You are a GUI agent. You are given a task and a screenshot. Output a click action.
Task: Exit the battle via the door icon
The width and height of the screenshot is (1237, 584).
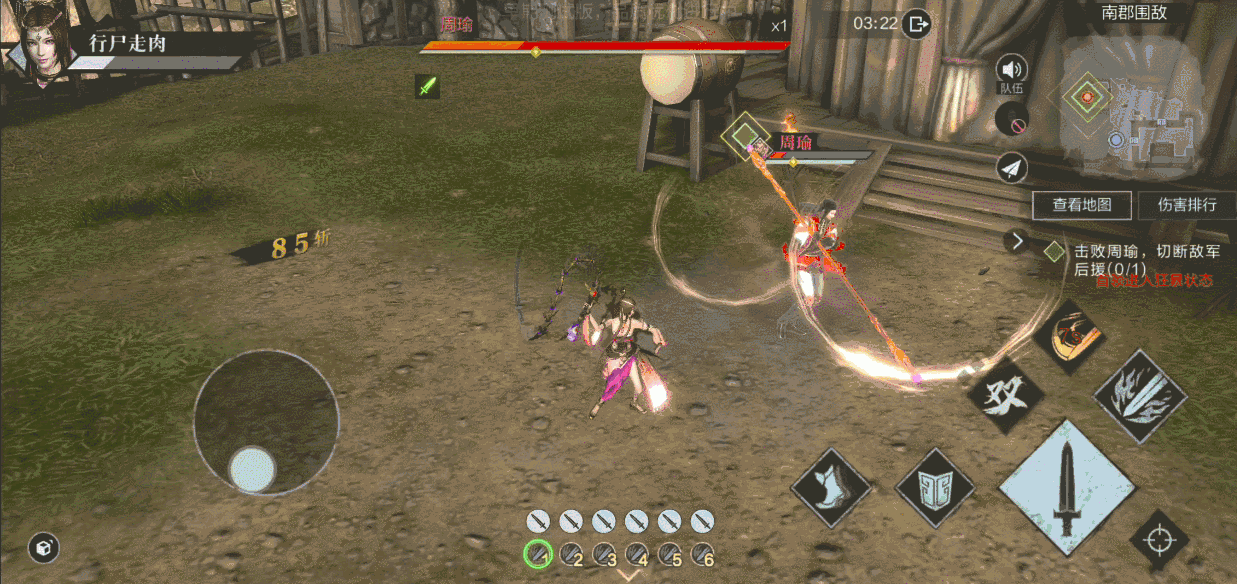tap(916, 23)
